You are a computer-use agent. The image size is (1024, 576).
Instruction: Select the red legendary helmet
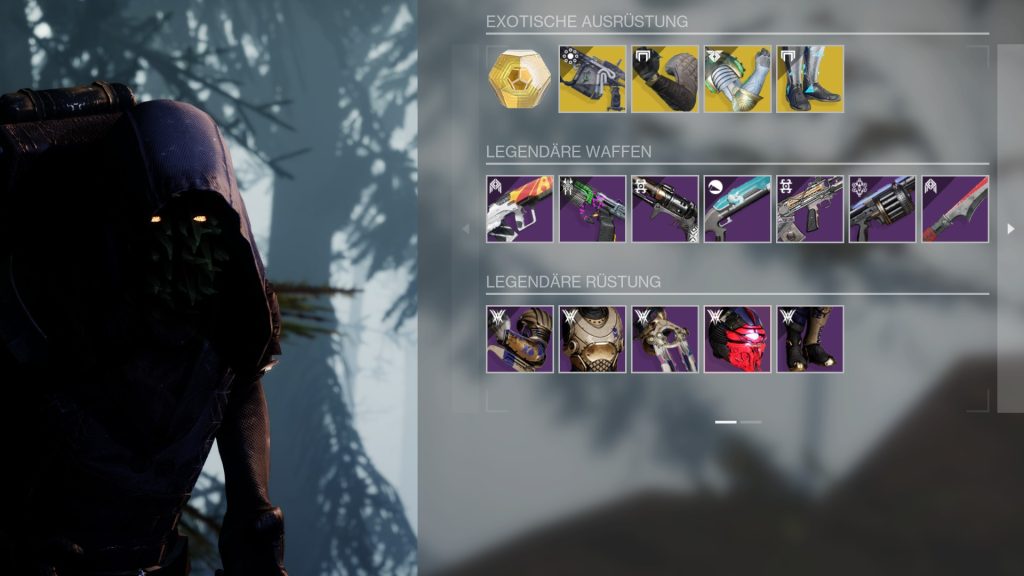pos(738,339)
